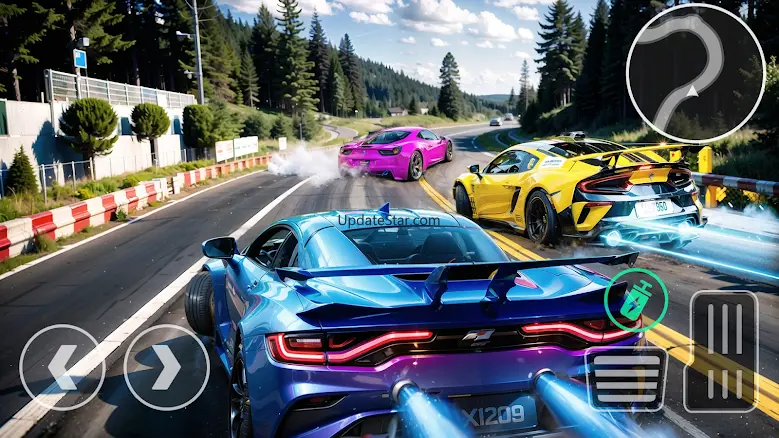
Task: Tap the steer left arrow button
Action: click(61, 367)
